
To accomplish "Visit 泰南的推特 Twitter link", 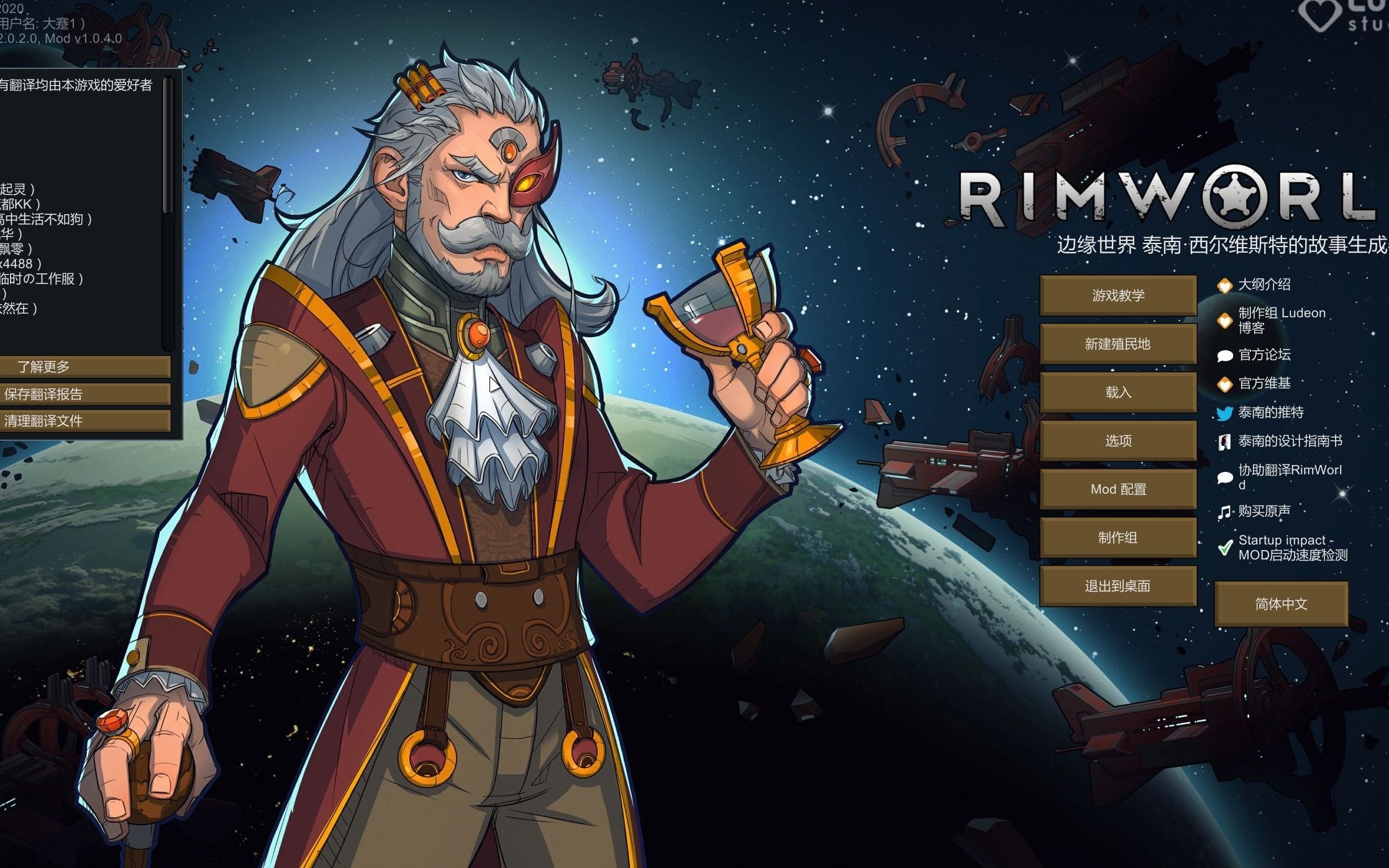I will [x=1270, y=412].
